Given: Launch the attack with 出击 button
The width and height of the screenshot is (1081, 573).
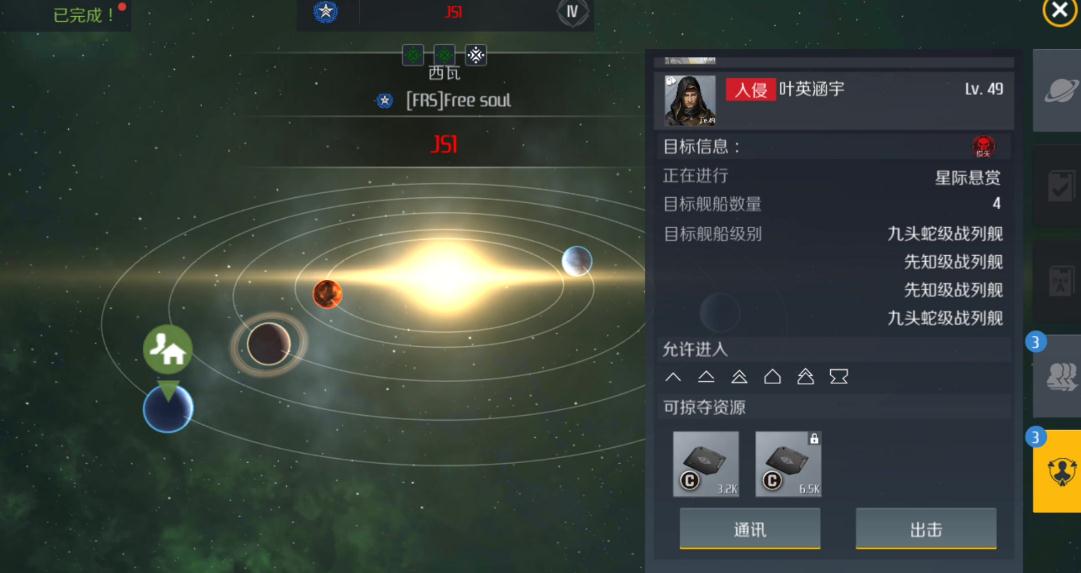Looking at the screenshot, I should pyautogui.click(x=925, y=529).
